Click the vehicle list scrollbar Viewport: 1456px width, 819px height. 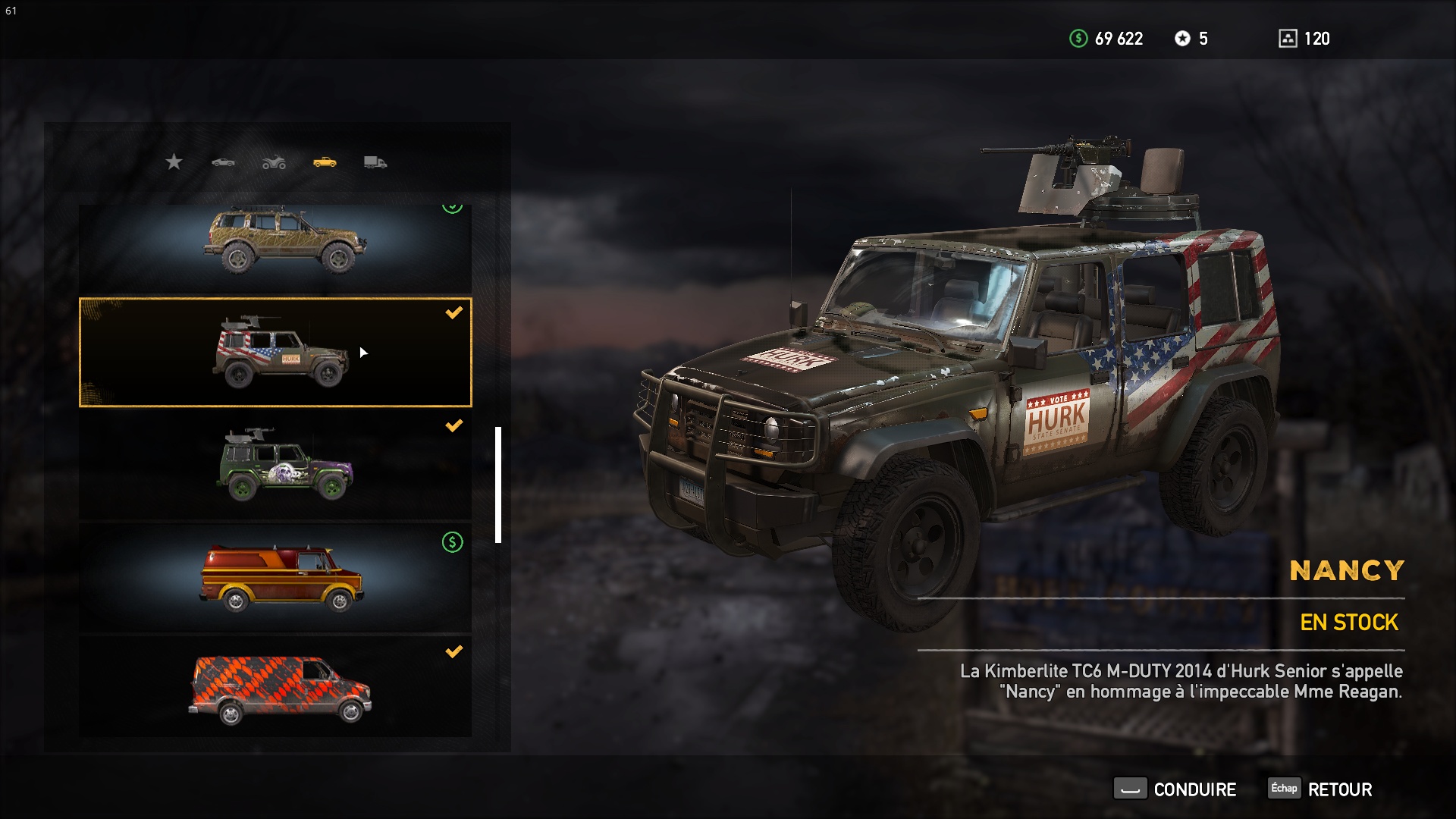(498, 485)
